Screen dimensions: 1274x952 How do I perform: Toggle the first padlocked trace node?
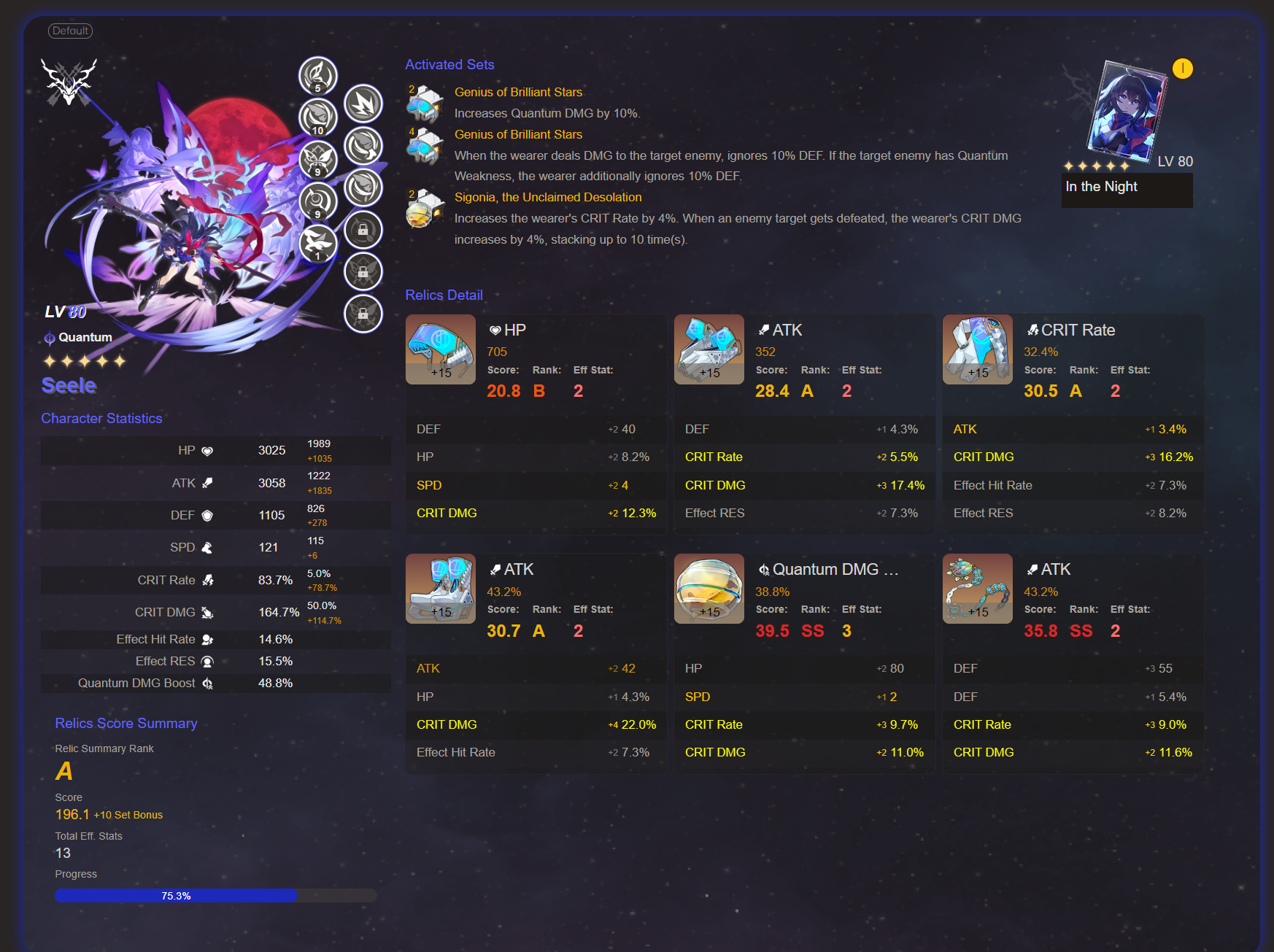point(363,230)
